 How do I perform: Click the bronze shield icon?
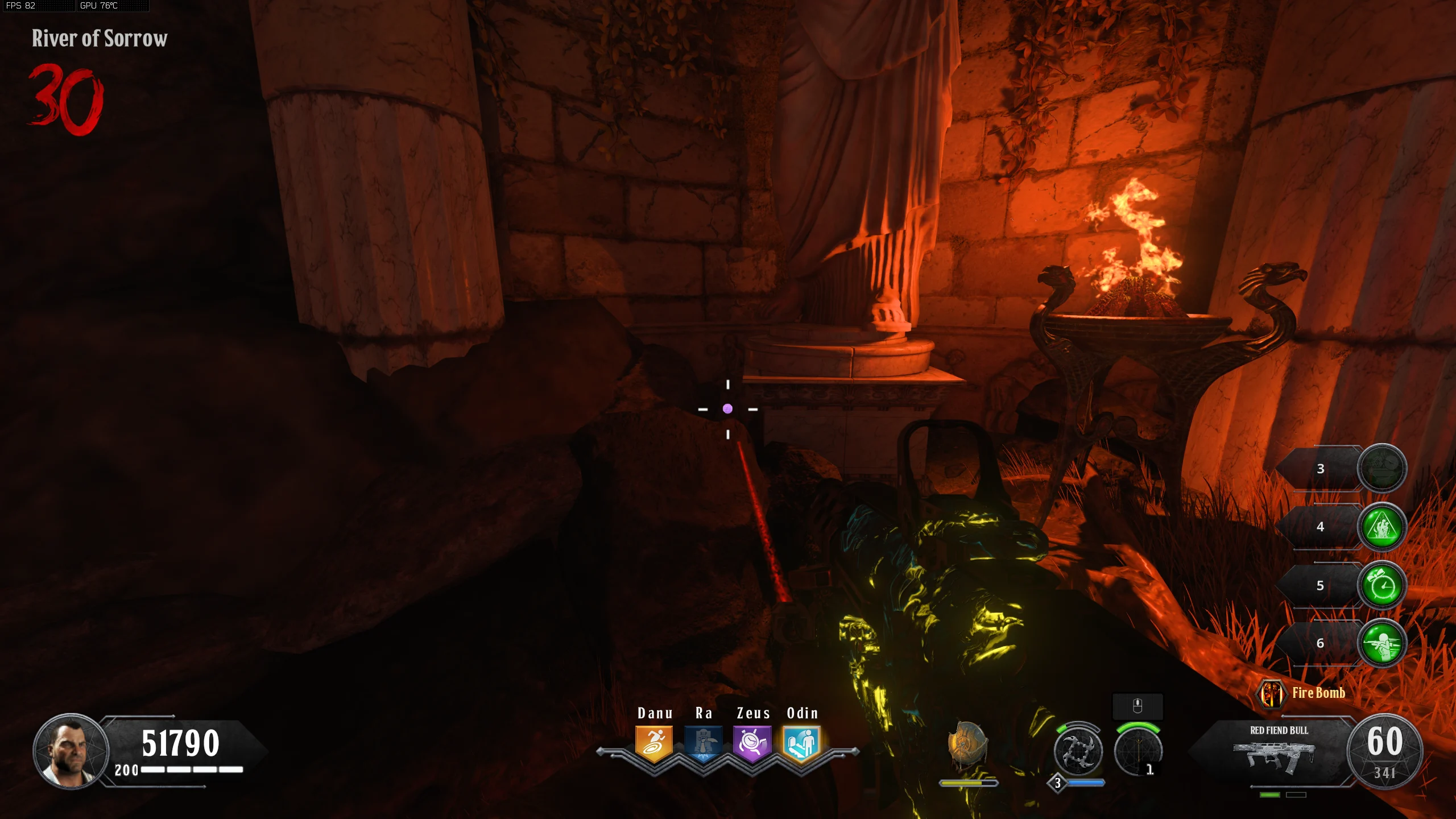click(x=967, y=745)
